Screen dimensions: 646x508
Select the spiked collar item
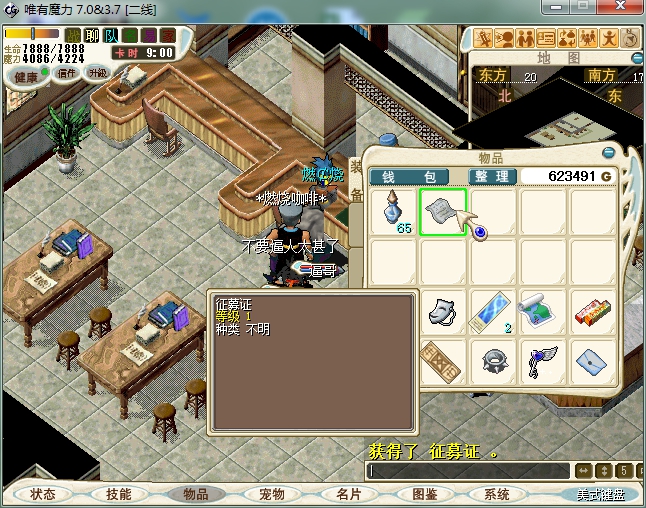coord(493,362)
